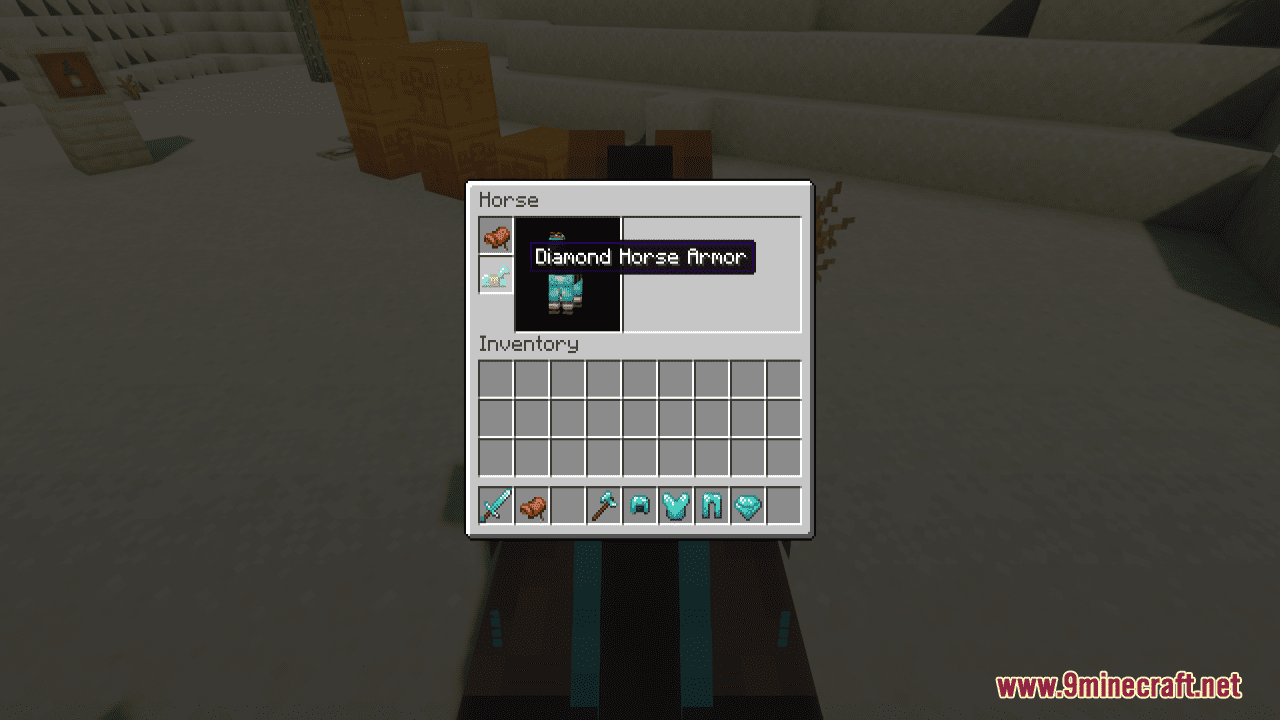Click the Inventory section label

(528, 344)
